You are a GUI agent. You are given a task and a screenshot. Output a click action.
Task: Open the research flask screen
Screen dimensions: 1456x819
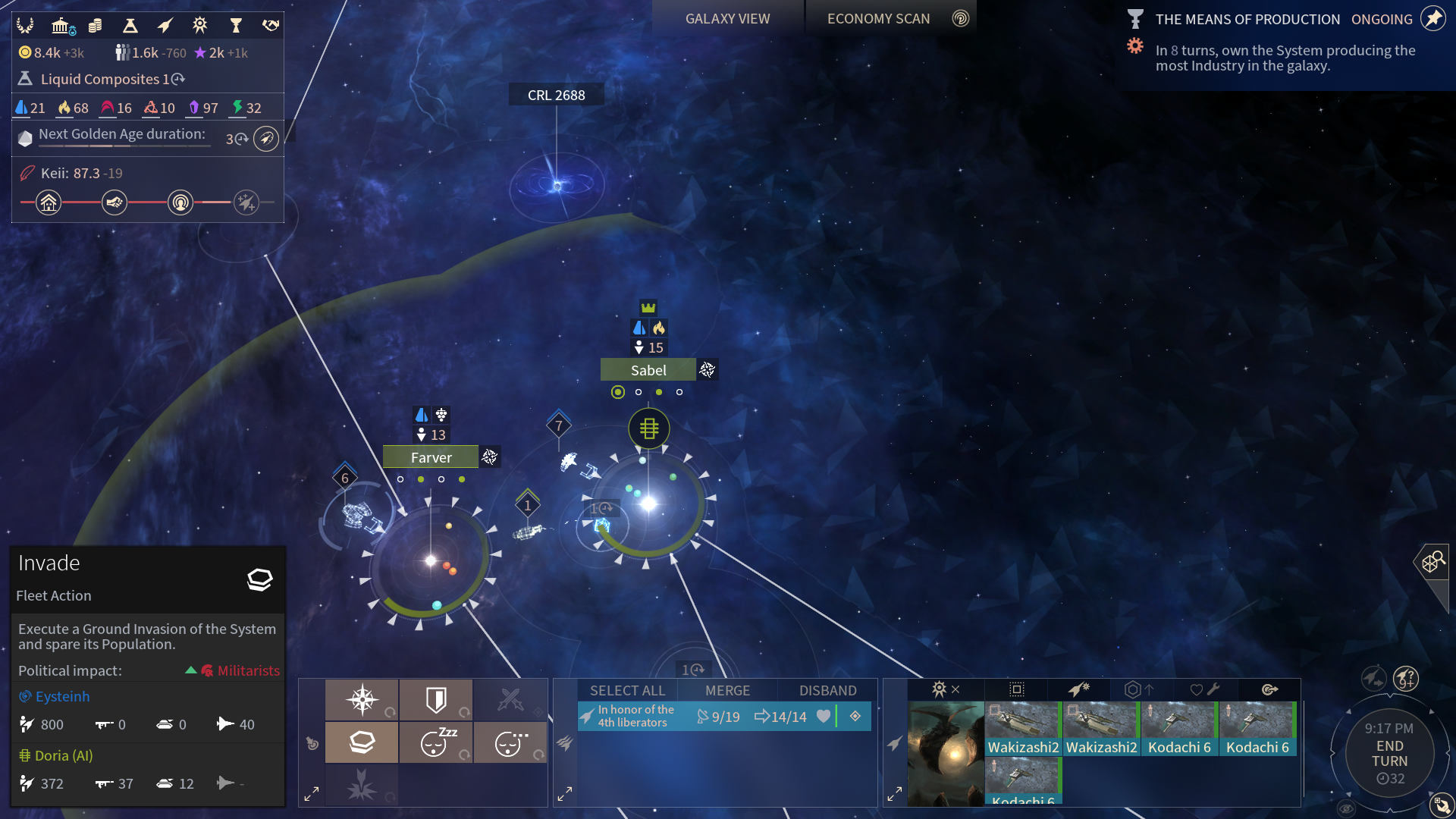click(x=130, y=27)
